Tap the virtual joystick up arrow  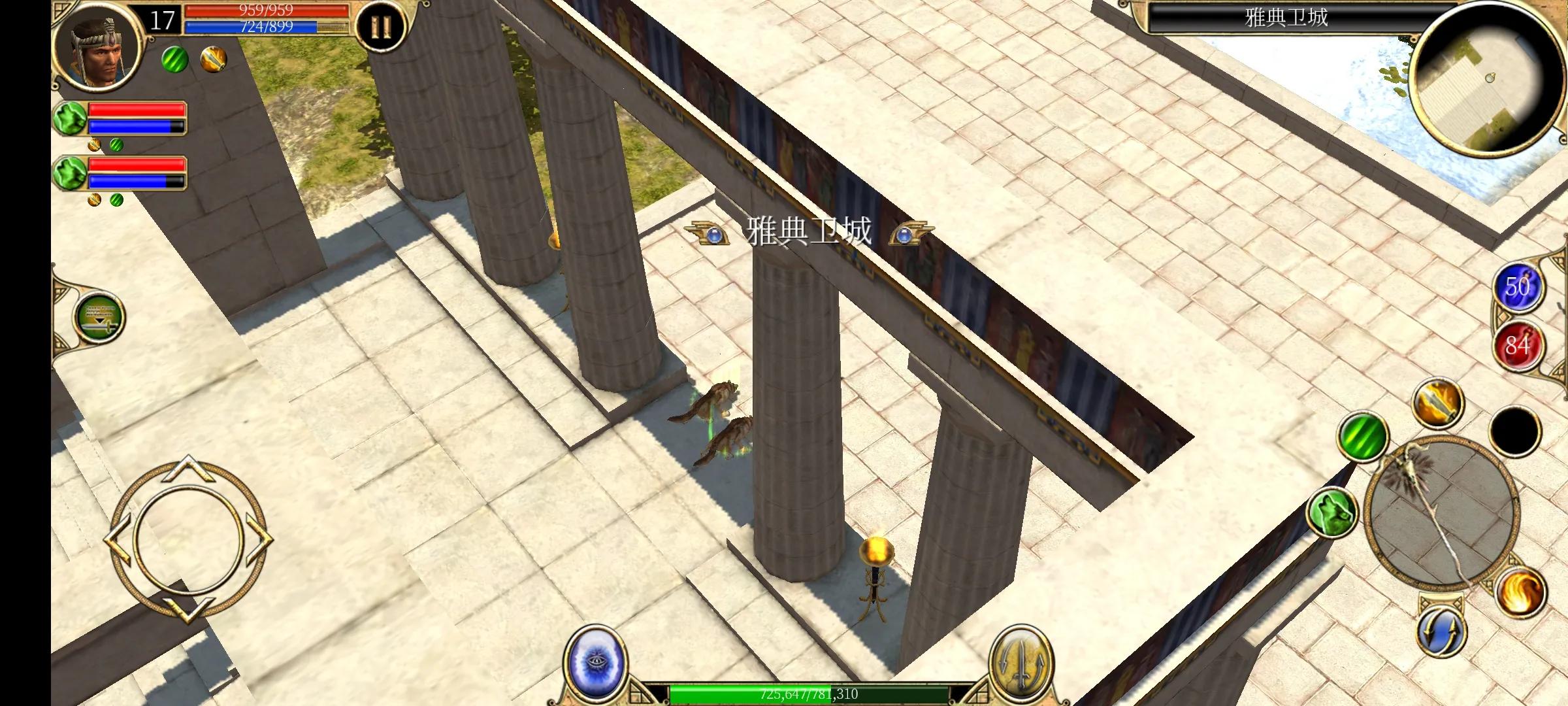188,466
